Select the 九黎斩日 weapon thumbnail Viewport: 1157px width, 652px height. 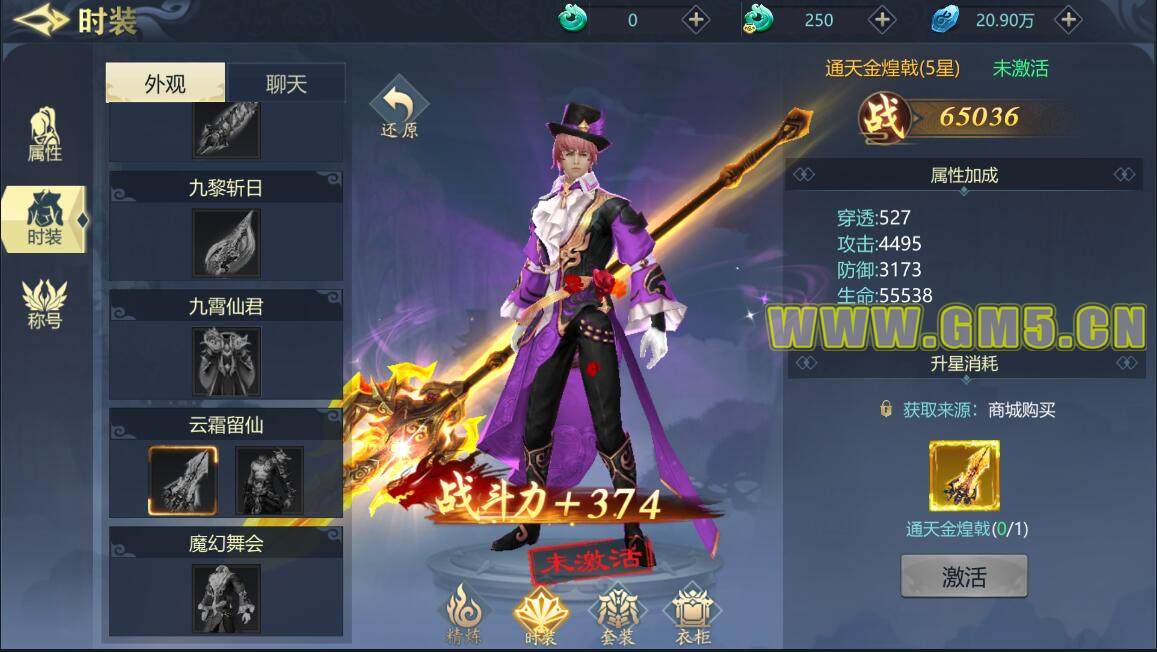pos(226,243)
